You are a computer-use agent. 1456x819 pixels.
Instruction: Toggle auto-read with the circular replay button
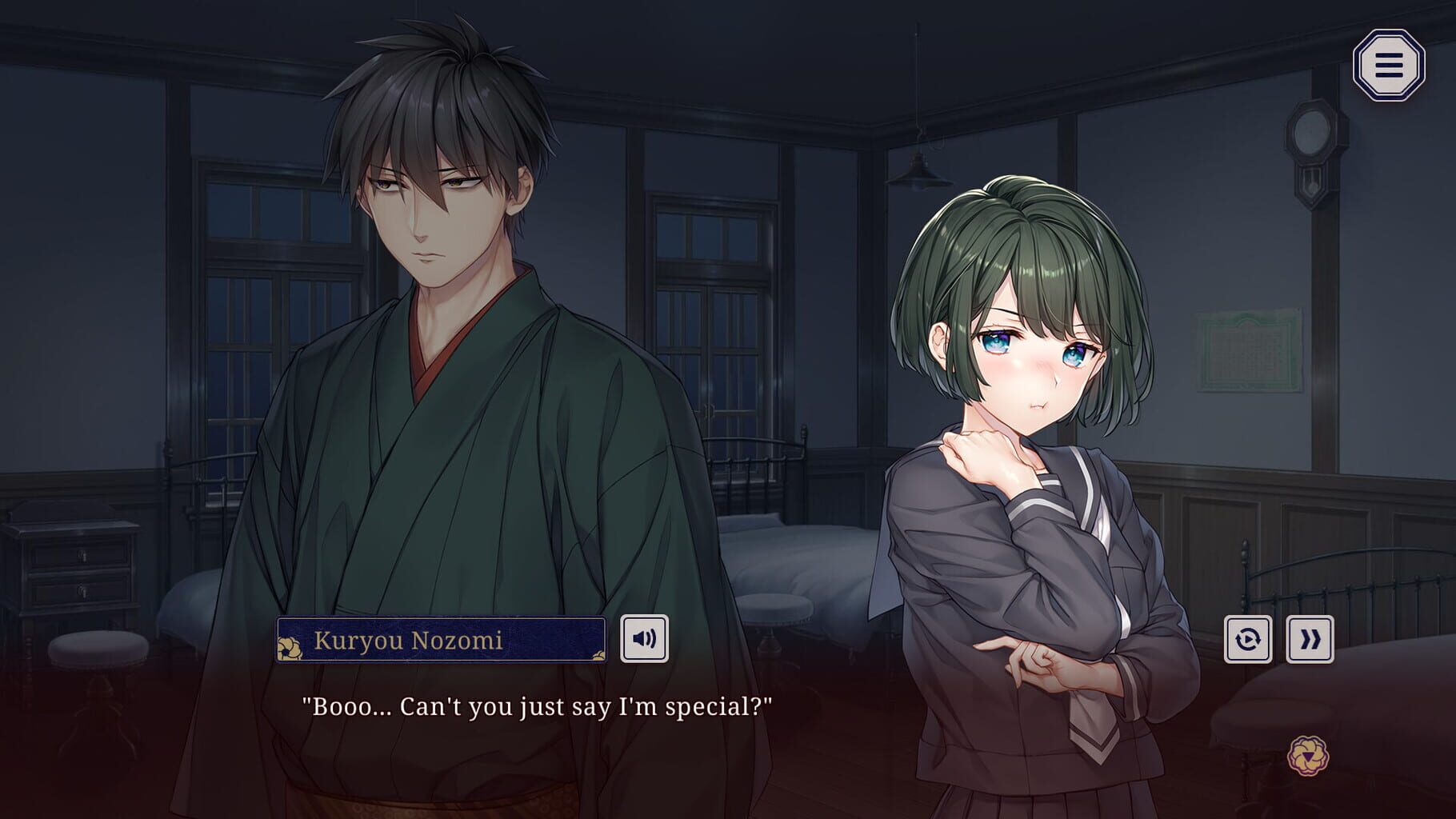click(1248, 638)
